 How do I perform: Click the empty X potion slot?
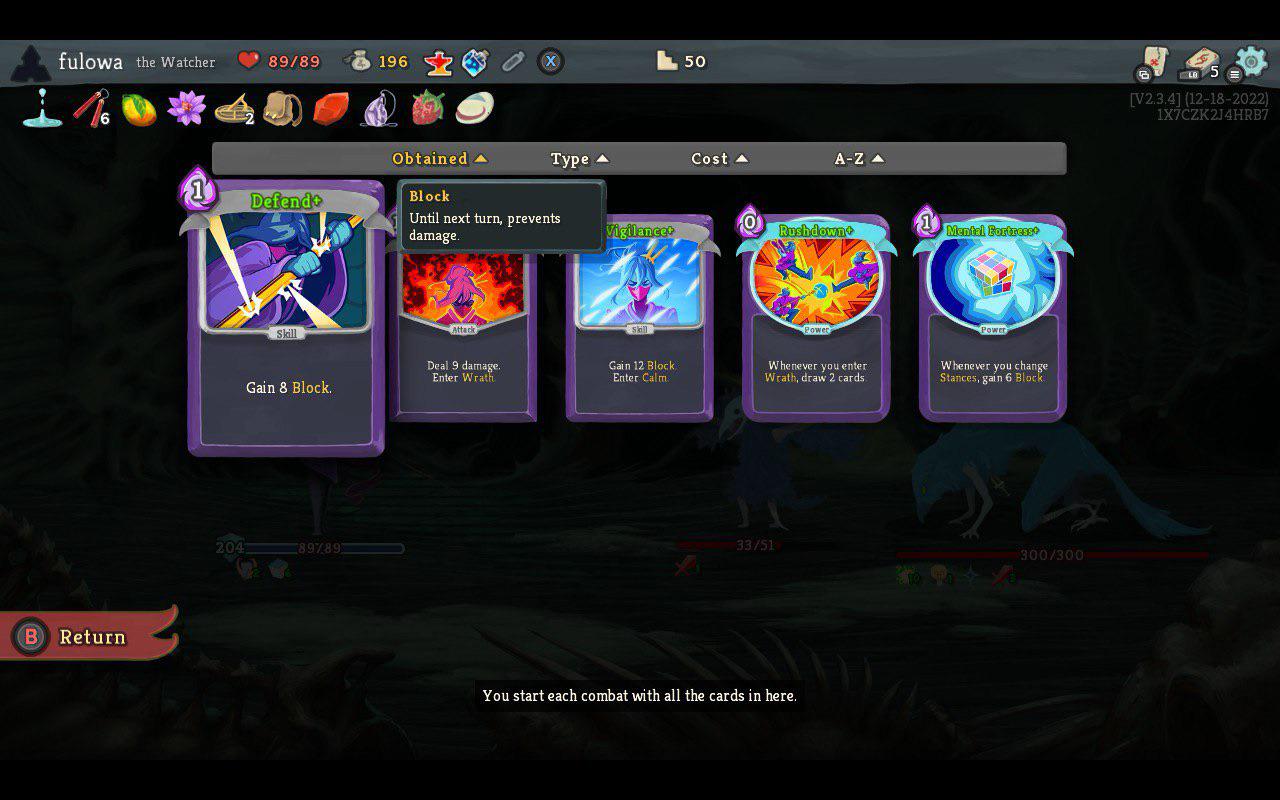point(549,61)
